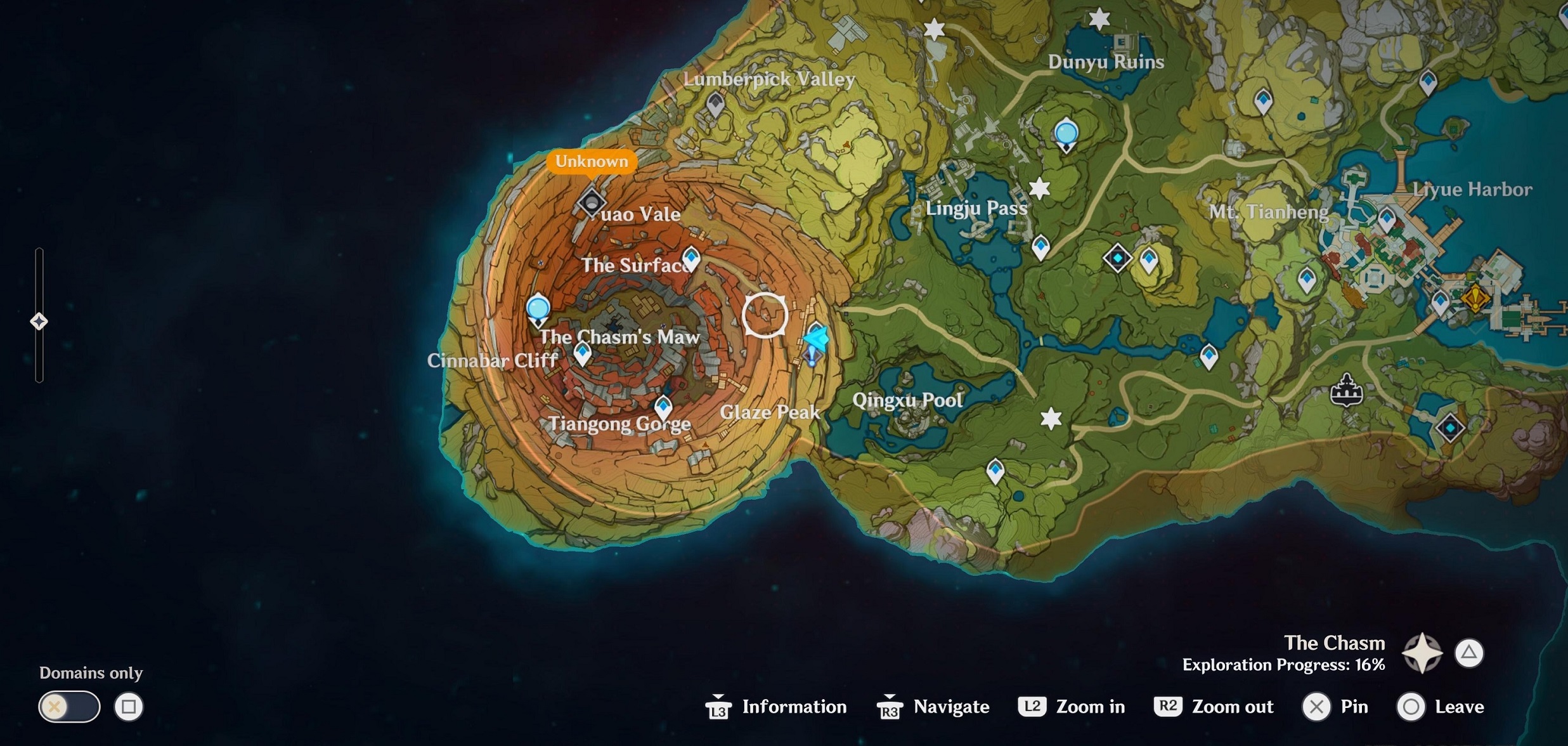Select the teleport waypoint at The Surface
1568x746 pixels.
690,259
